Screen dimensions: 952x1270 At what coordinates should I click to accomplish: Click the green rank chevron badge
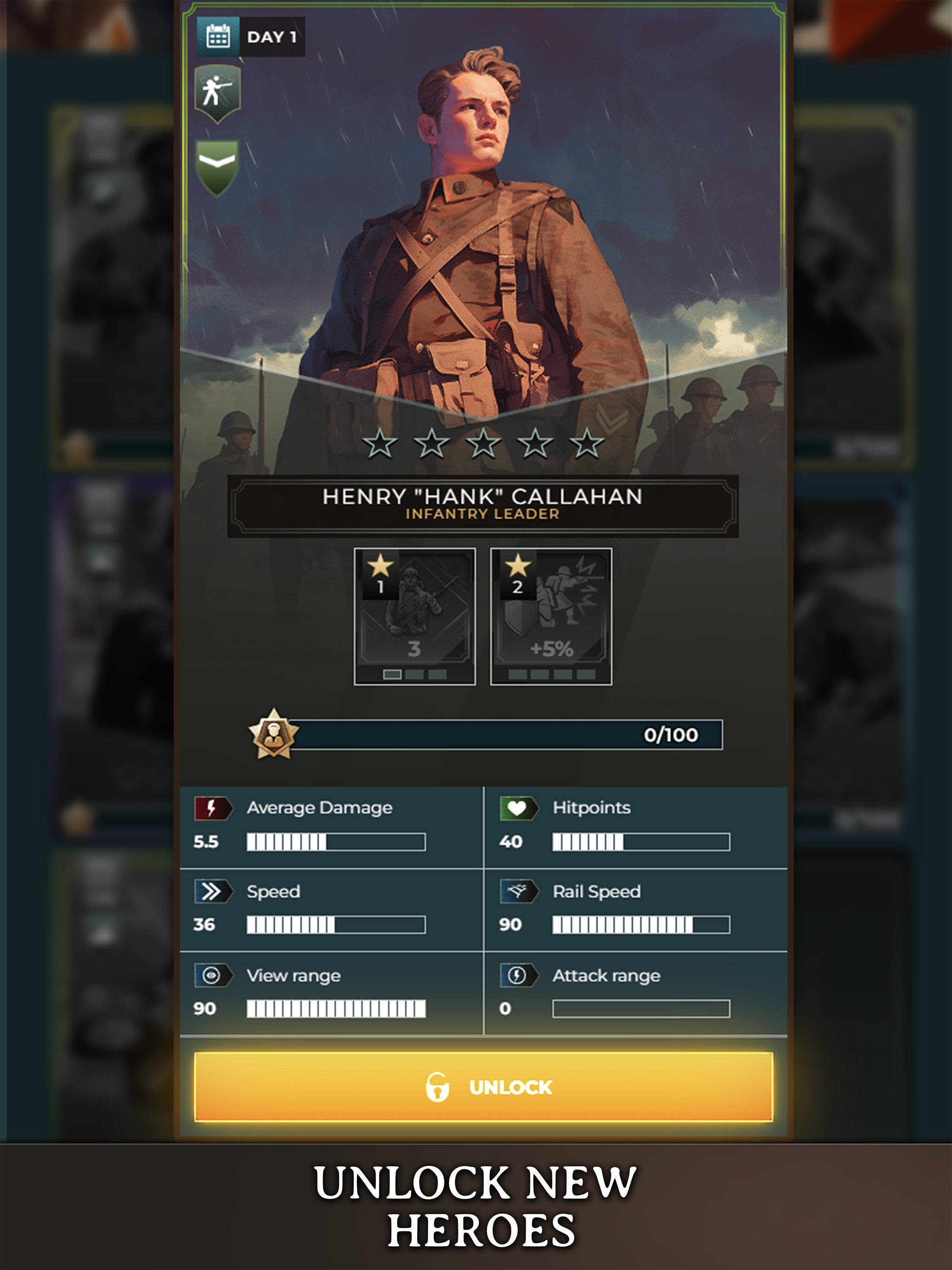click(x=217, y=163)
